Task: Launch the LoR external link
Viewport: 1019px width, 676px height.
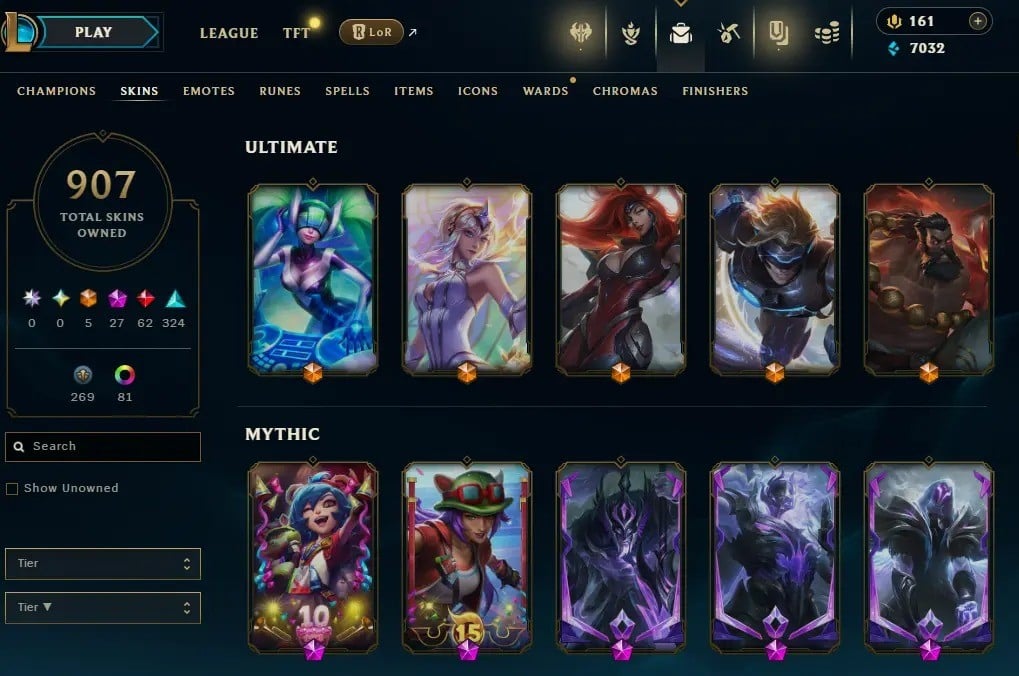Action: click(x=371, y=33)
